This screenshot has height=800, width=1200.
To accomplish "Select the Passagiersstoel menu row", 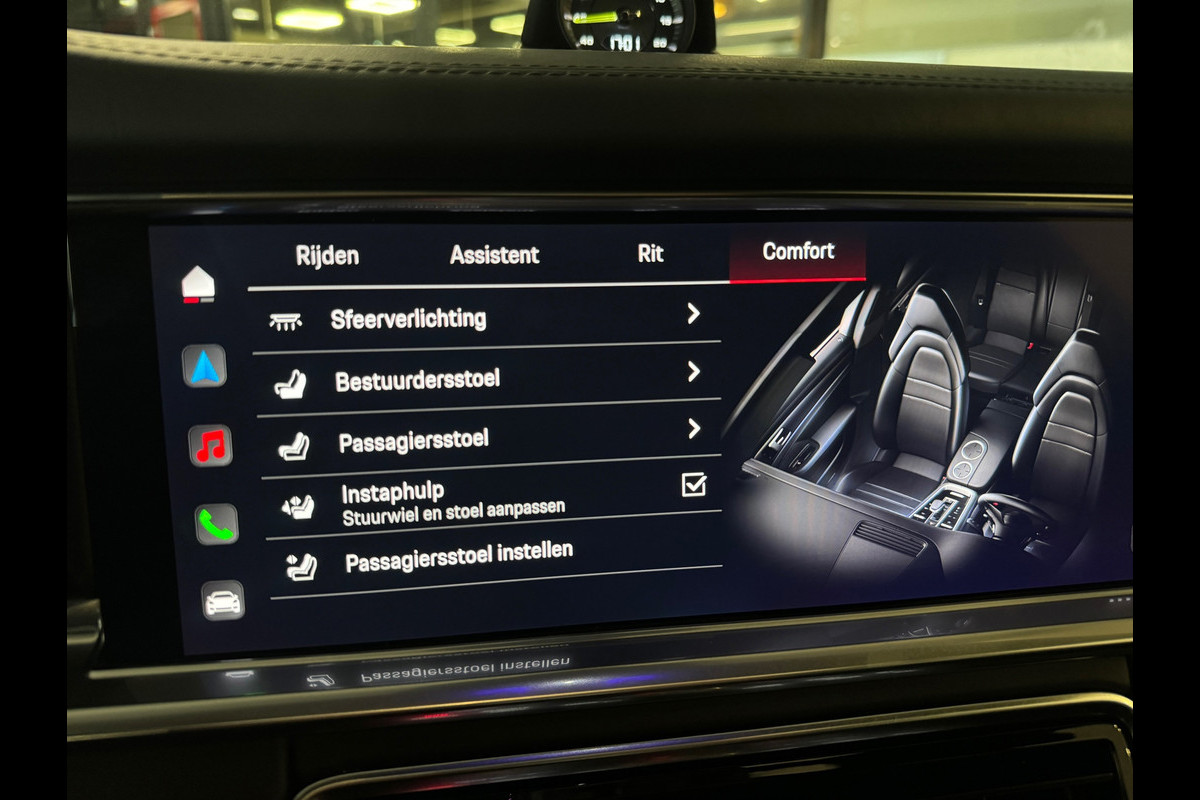I will coord(489,439).
